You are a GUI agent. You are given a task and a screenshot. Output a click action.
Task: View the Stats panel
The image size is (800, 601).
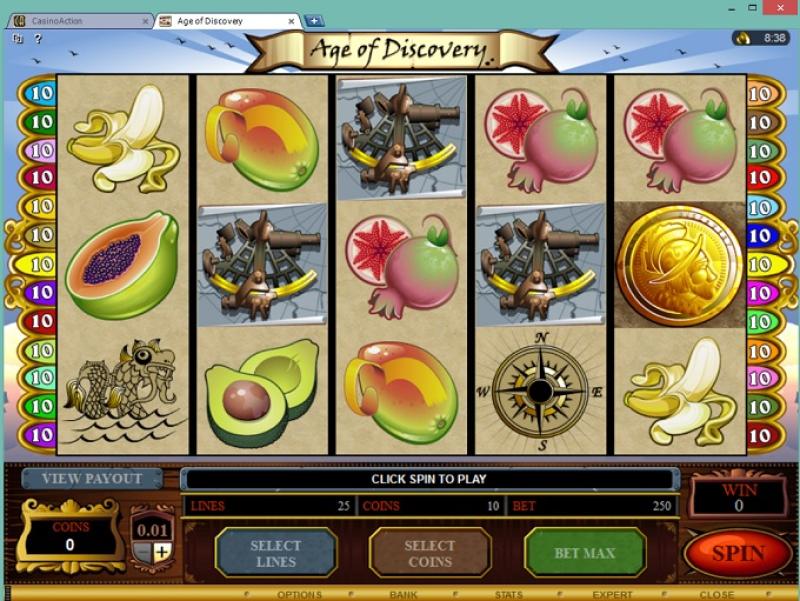pyautogui.click(x=508, y=595)
